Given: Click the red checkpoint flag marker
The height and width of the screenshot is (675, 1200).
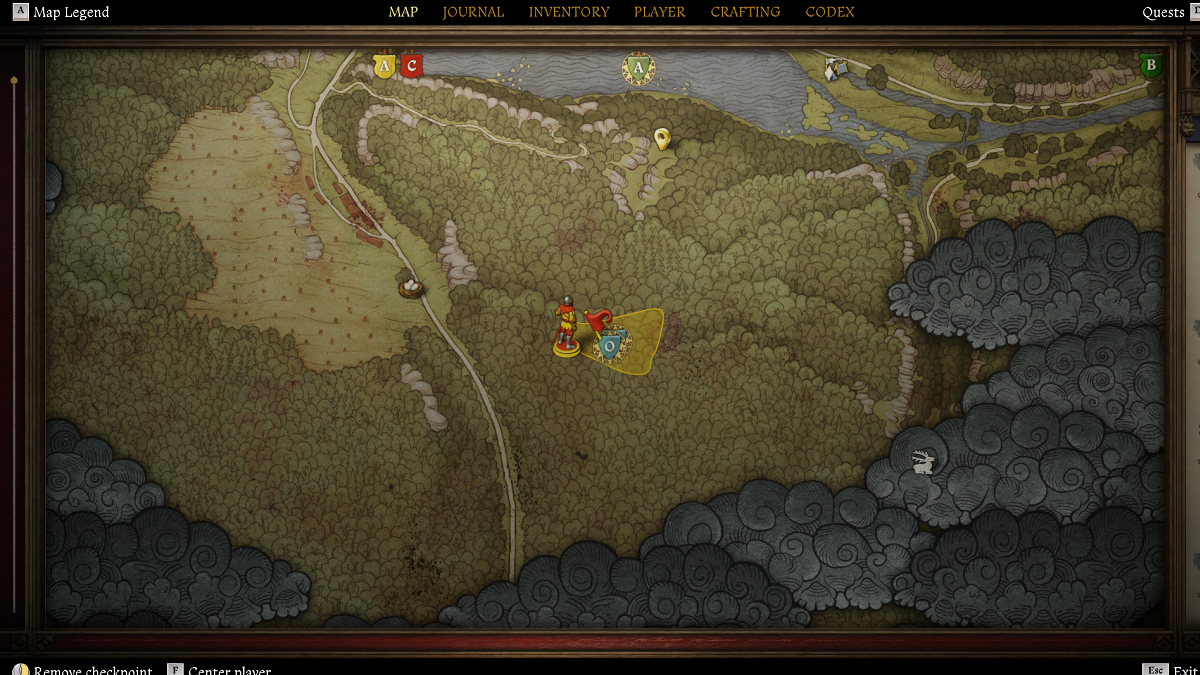Looking at the screenshot, I should point(597,320).
